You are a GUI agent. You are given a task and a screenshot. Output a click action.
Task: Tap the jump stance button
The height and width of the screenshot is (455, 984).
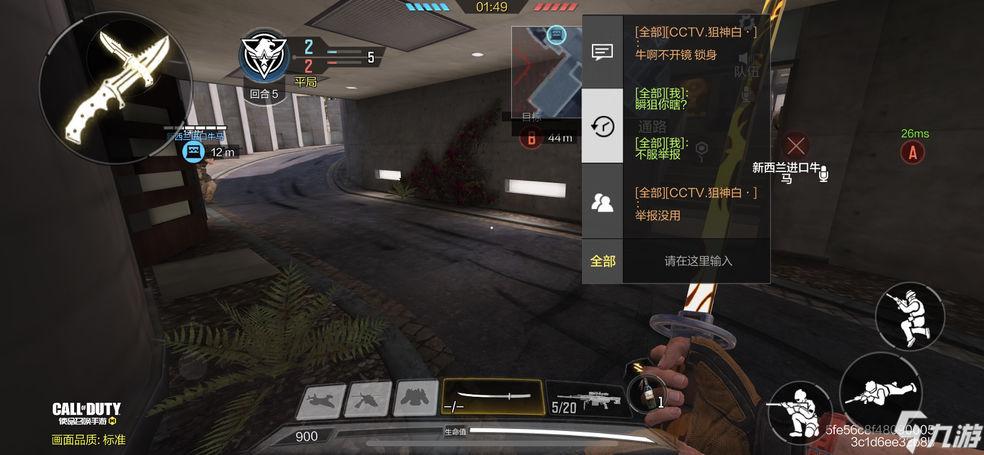click(x=909, y=316)
